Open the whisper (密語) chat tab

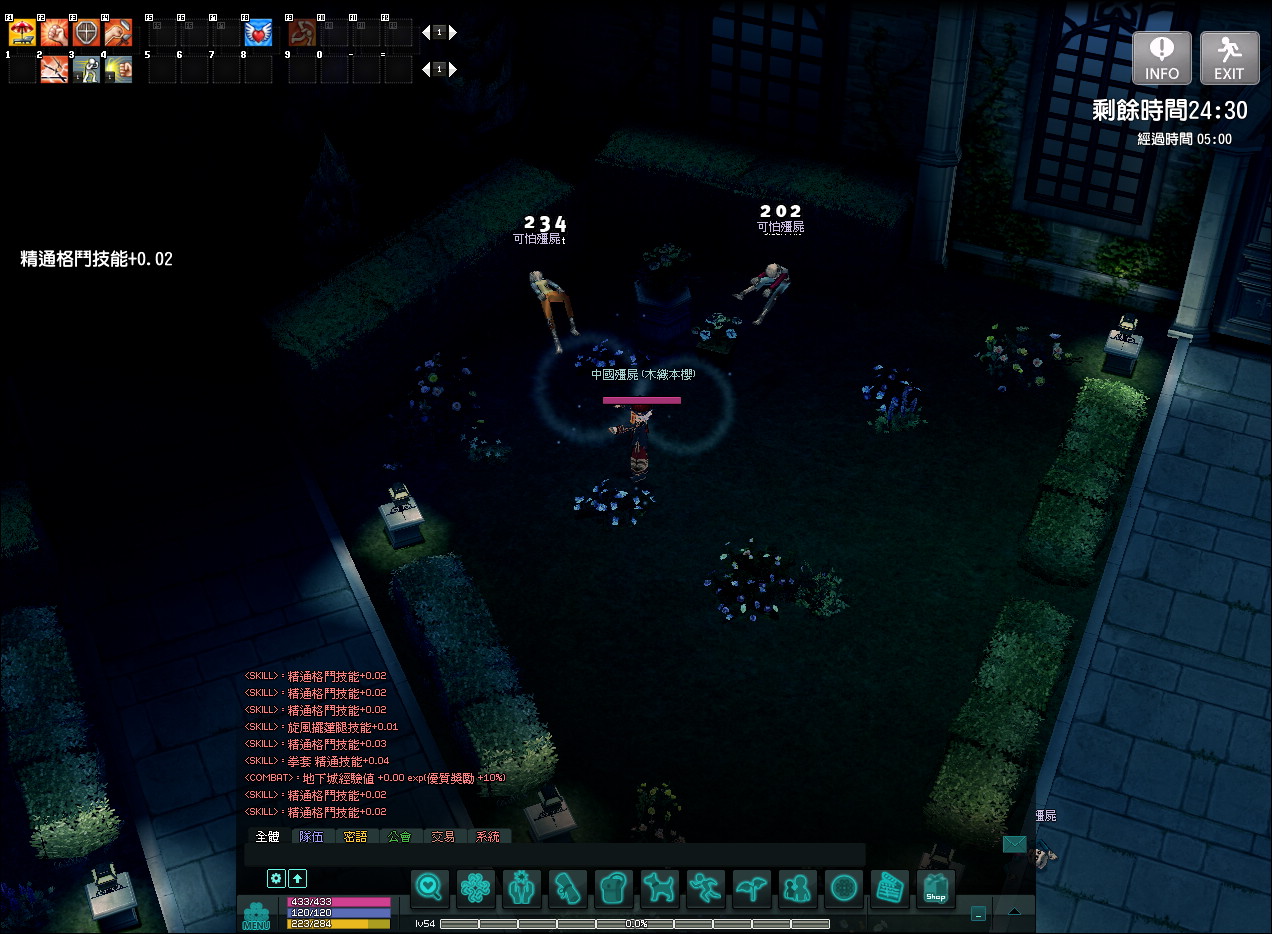(355, 836)
